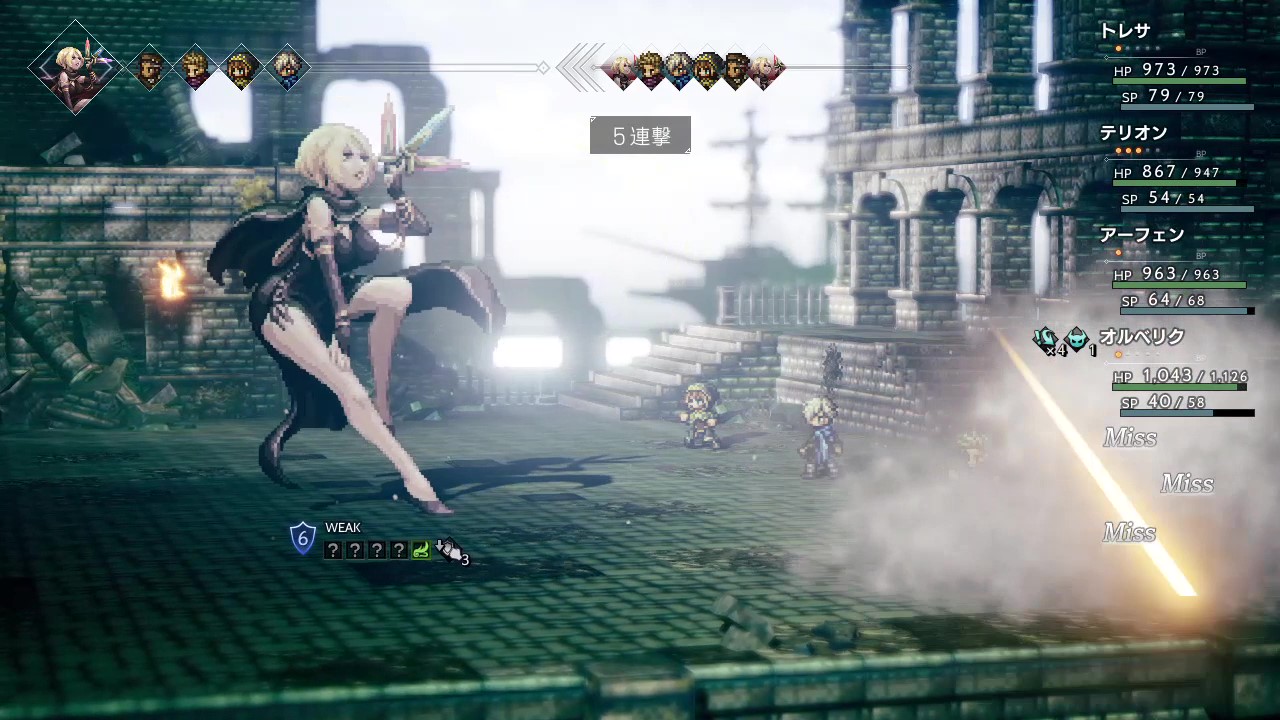This screenshot has width=1280, height=720.
Task: Click the large boss portrait in turn order
Action: pyautogui.click(x=76, y=67)
